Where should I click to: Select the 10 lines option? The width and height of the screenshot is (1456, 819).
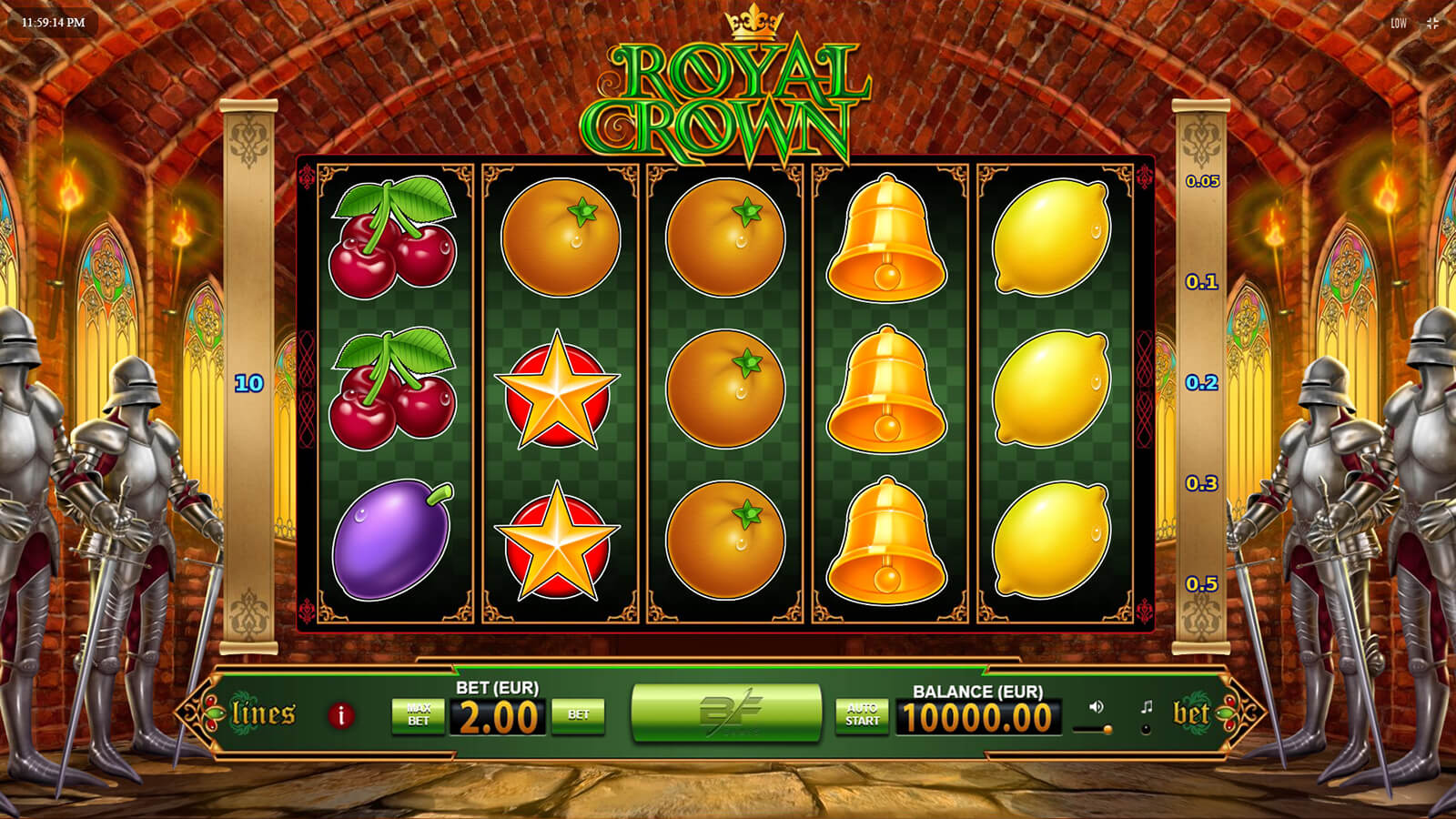tap(249, 383)
